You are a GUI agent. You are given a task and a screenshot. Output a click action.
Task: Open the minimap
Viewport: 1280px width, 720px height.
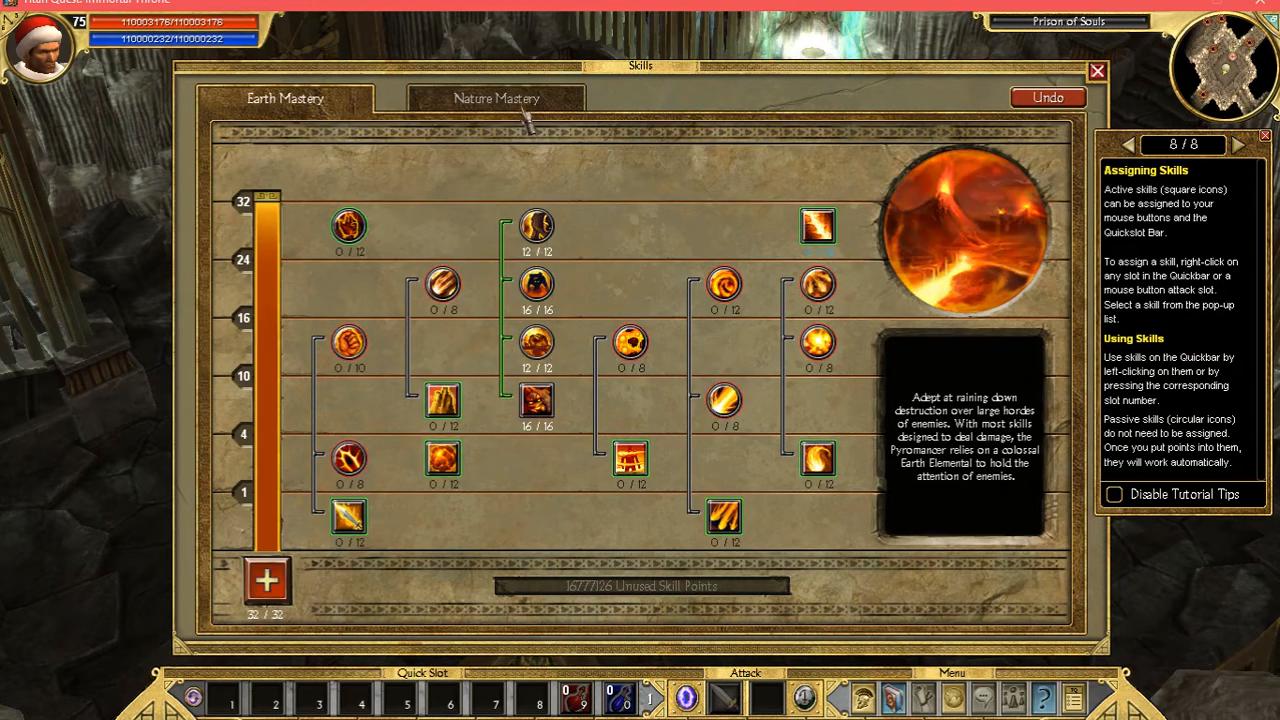pos(1223,64)
